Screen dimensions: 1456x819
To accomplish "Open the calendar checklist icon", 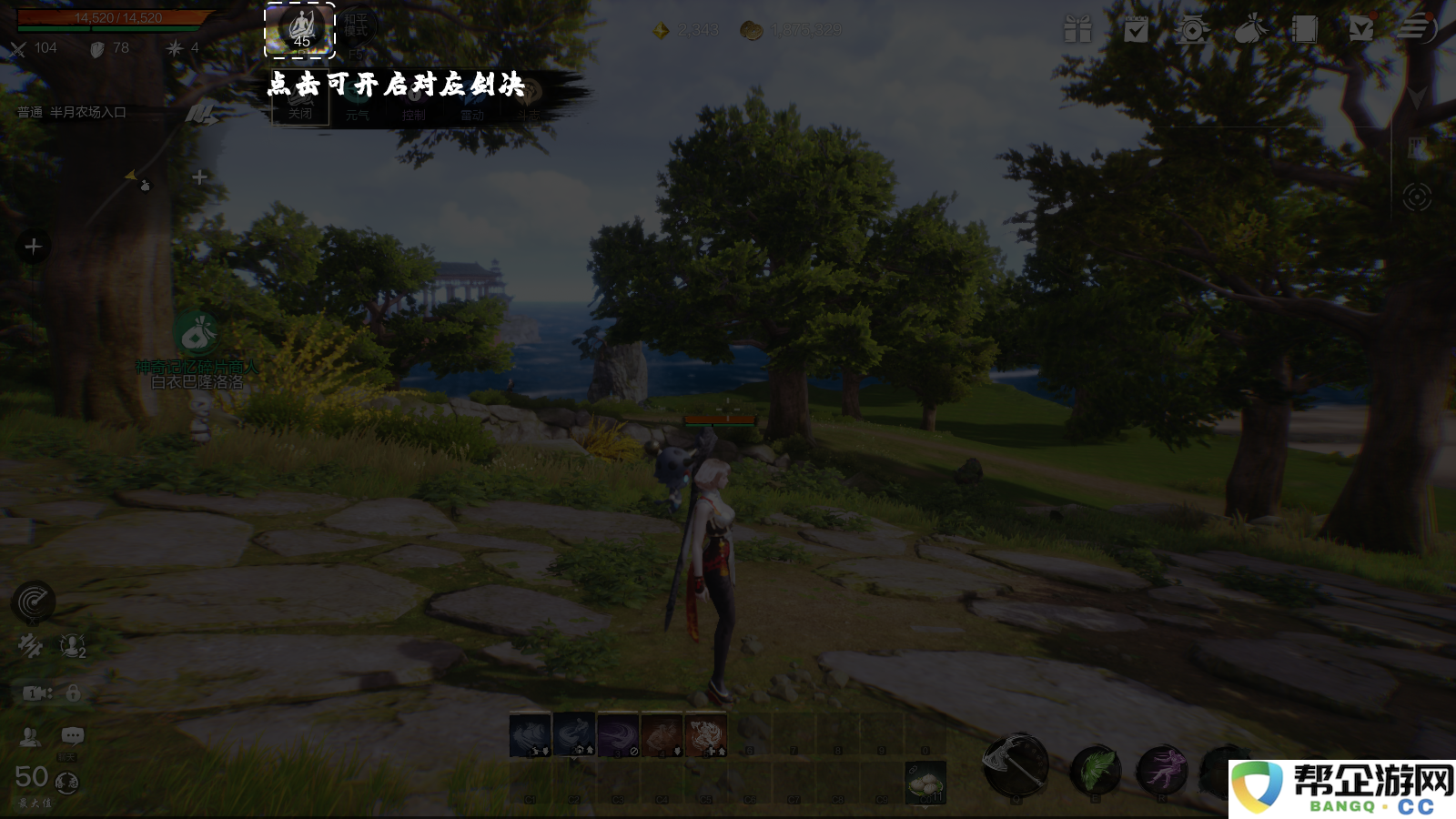I will pyautogui.click(x=1136, y=30).
